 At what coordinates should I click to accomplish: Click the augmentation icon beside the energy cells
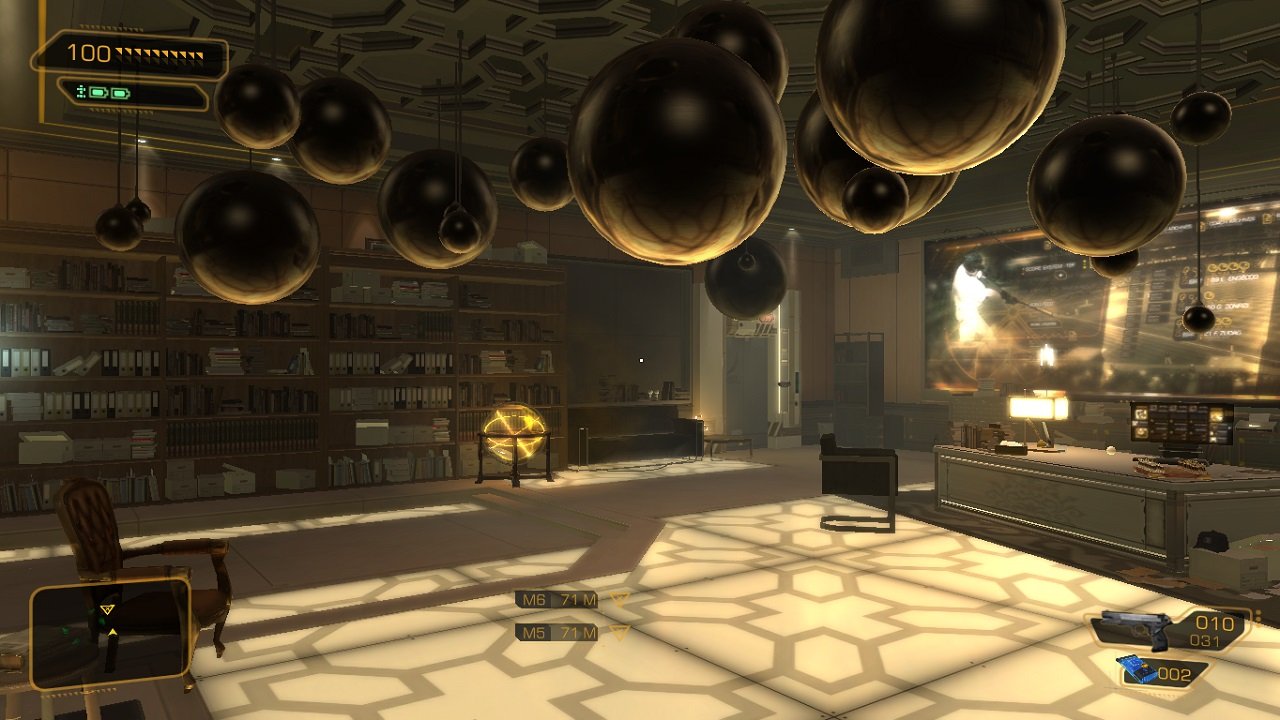point(82,91)
